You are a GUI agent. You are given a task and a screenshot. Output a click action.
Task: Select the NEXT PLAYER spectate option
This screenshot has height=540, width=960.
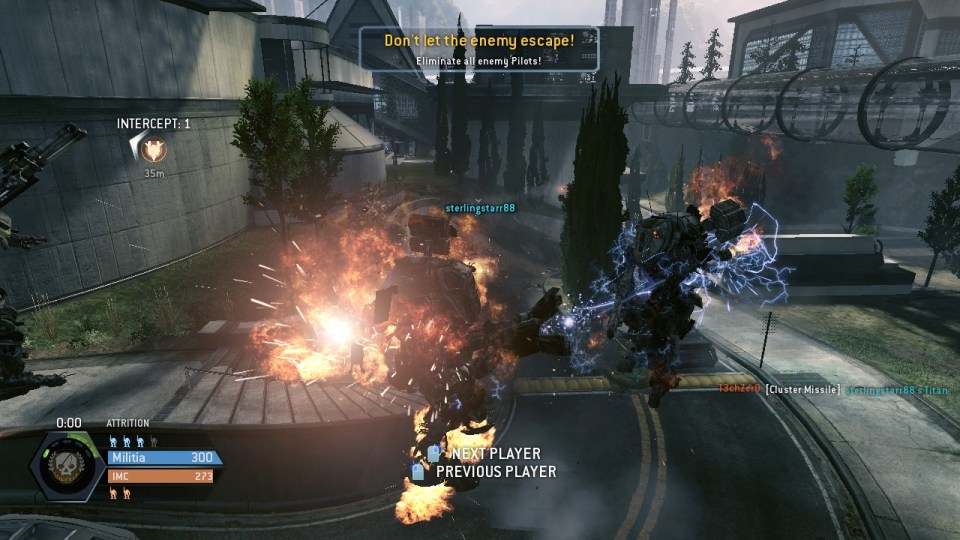484,454
